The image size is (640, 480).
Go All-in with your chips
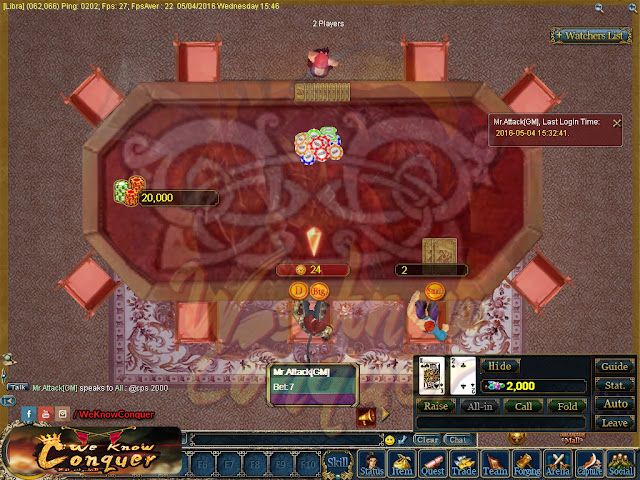pyautogui.click(x=479, y=406)
